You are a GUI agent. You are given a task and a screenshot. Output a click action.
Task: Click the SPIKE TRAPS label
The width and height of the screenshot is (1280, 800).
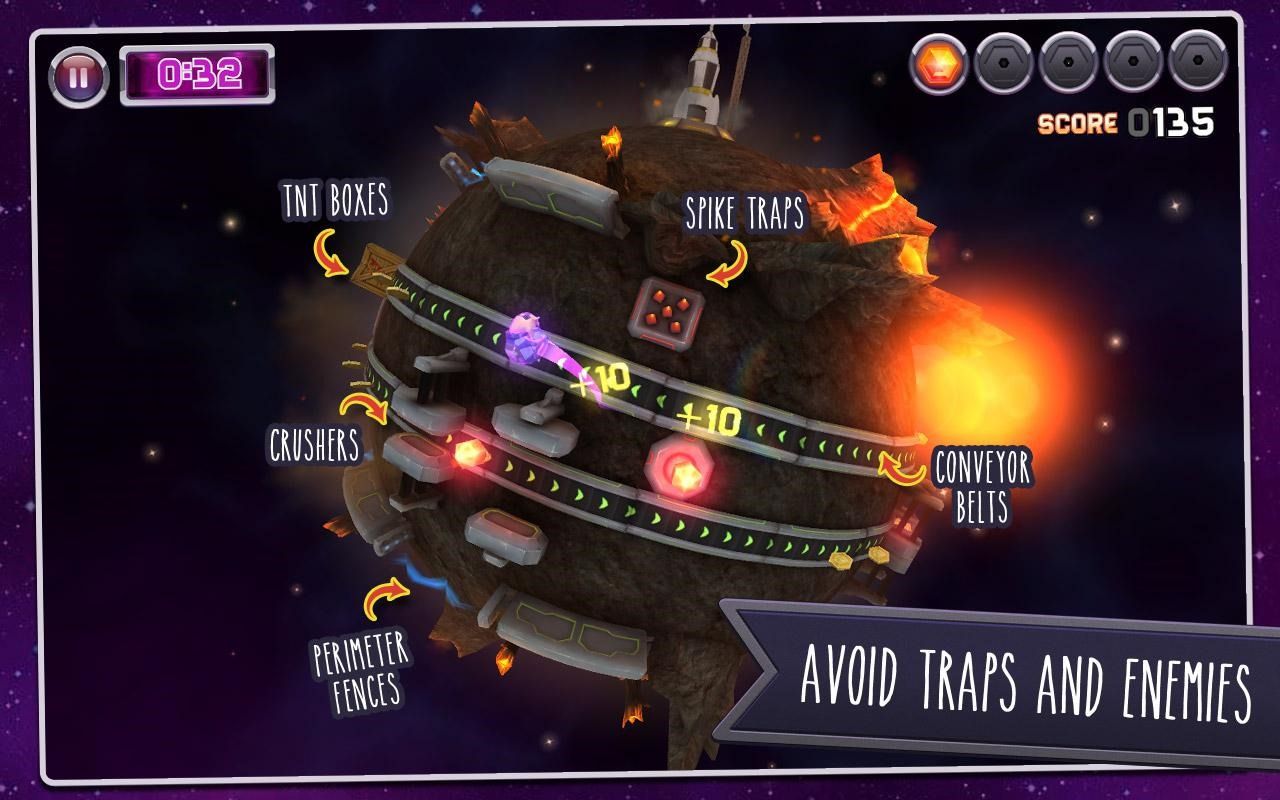click(x=747, y=212)
